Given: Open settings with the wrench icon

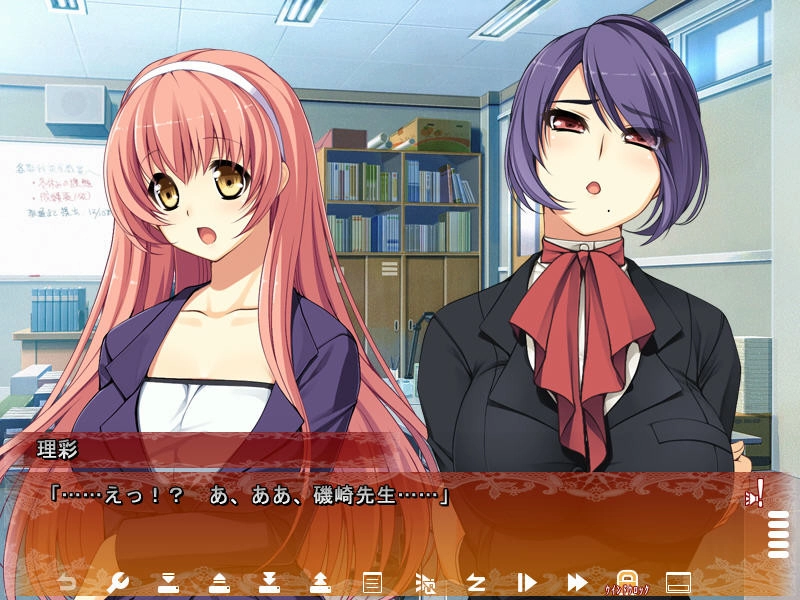Looking at the screenshot, I should coord(117,582).
